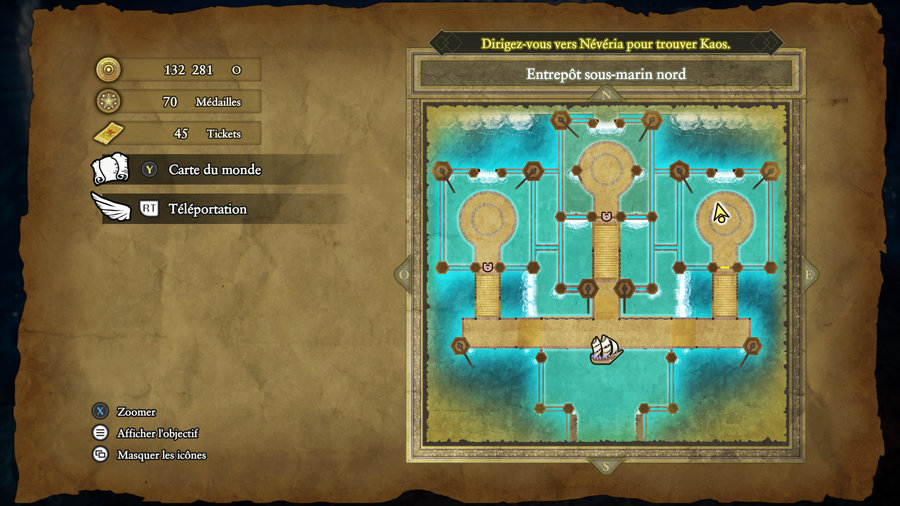Click the objective banner about Névéria

(606, 44)
